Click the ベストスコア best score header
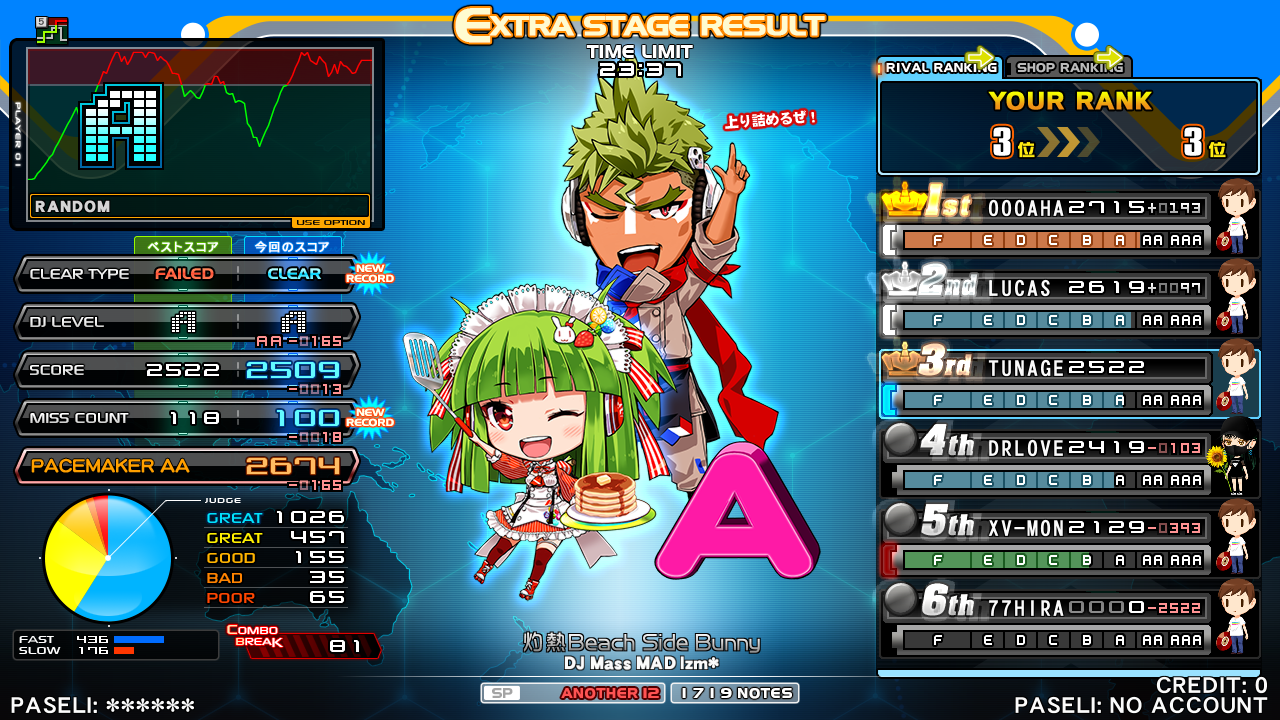 pos(183,246)
